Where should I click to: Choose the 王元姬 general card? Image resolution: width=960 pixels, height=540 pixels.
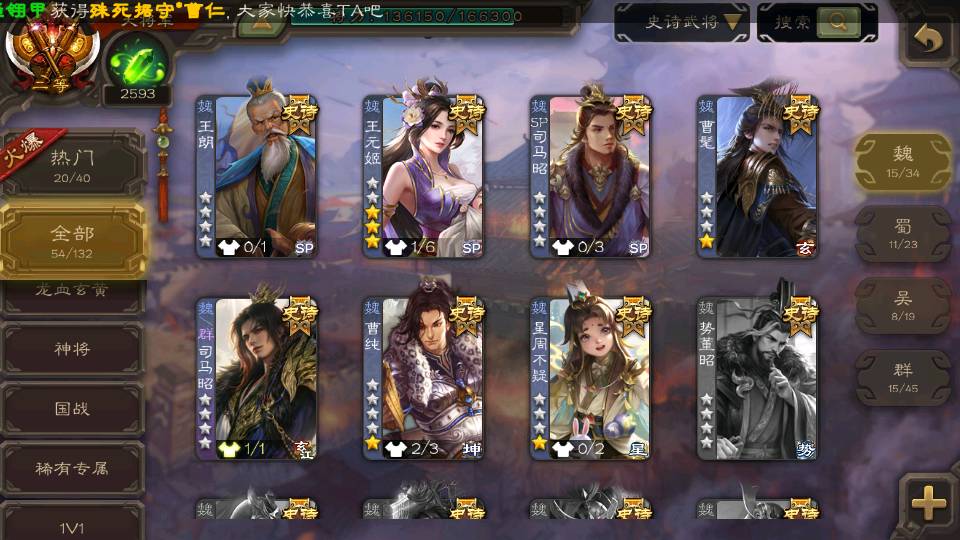pyautogui.click(x=424, y=175)
